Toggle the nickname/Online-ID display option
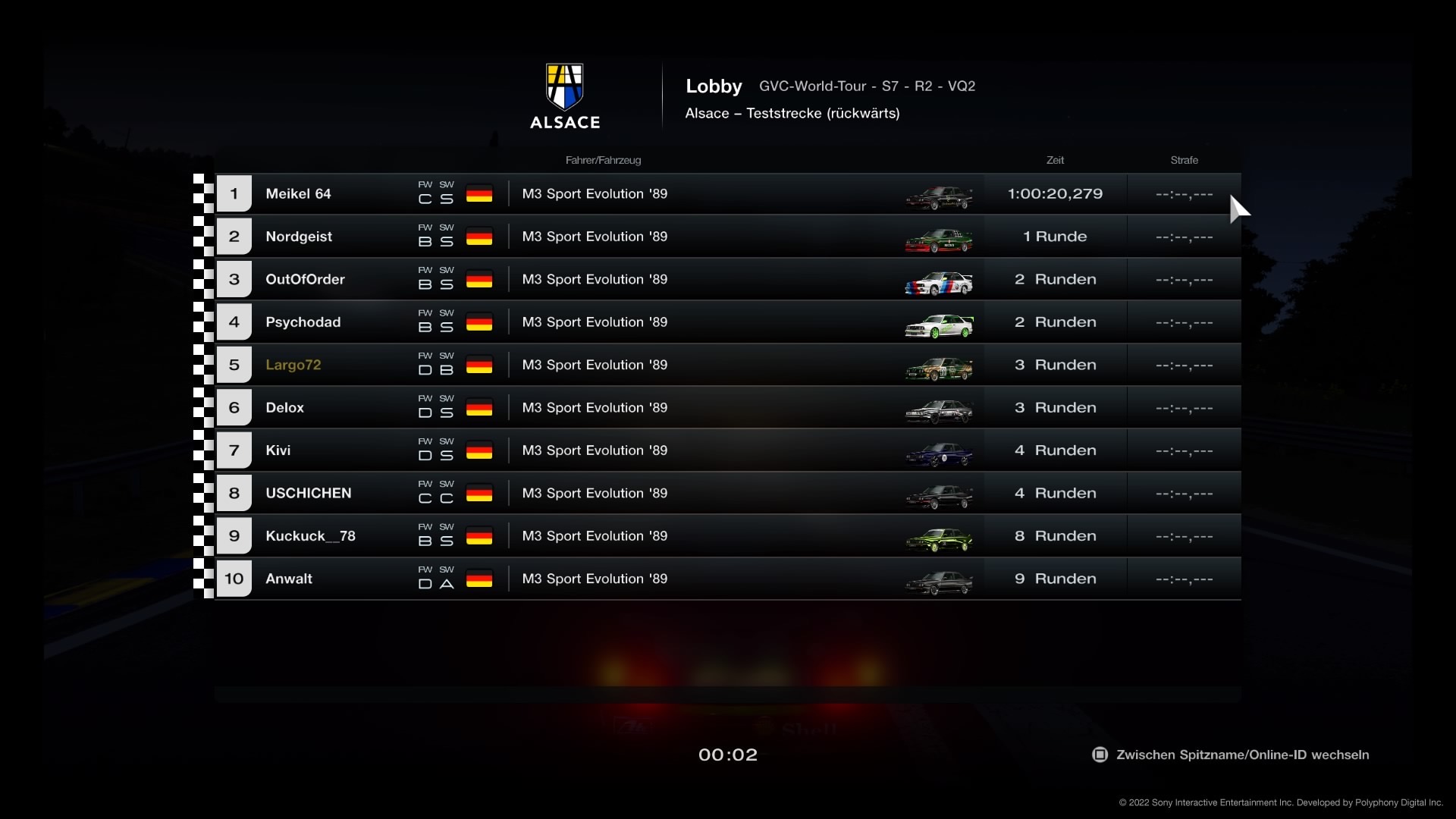The height and width of the screenshot is (819, 1456). tap(1230, 755)
